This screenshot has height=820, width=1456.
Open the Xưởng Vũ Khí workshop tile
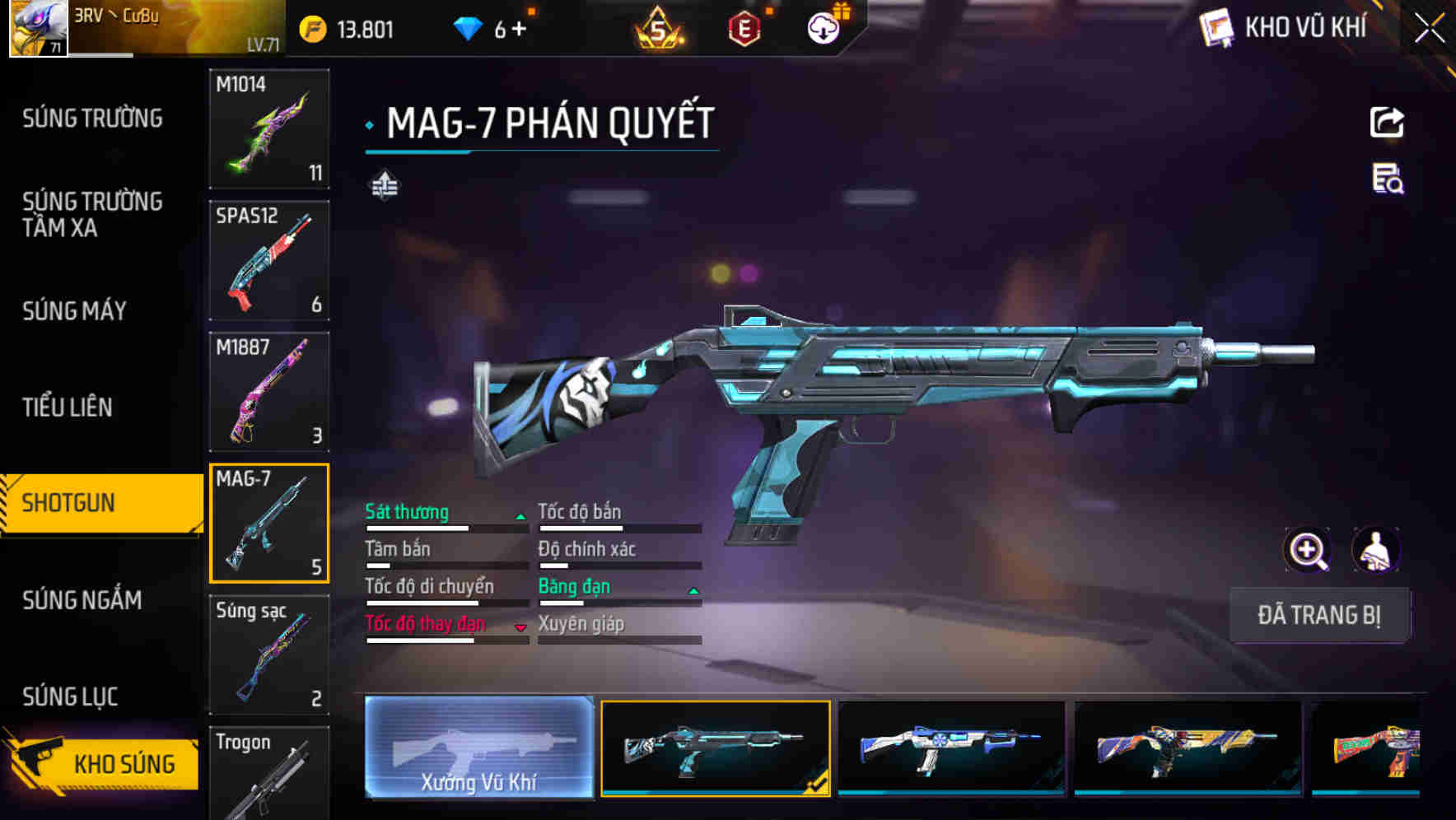click(x=478, y=748)
